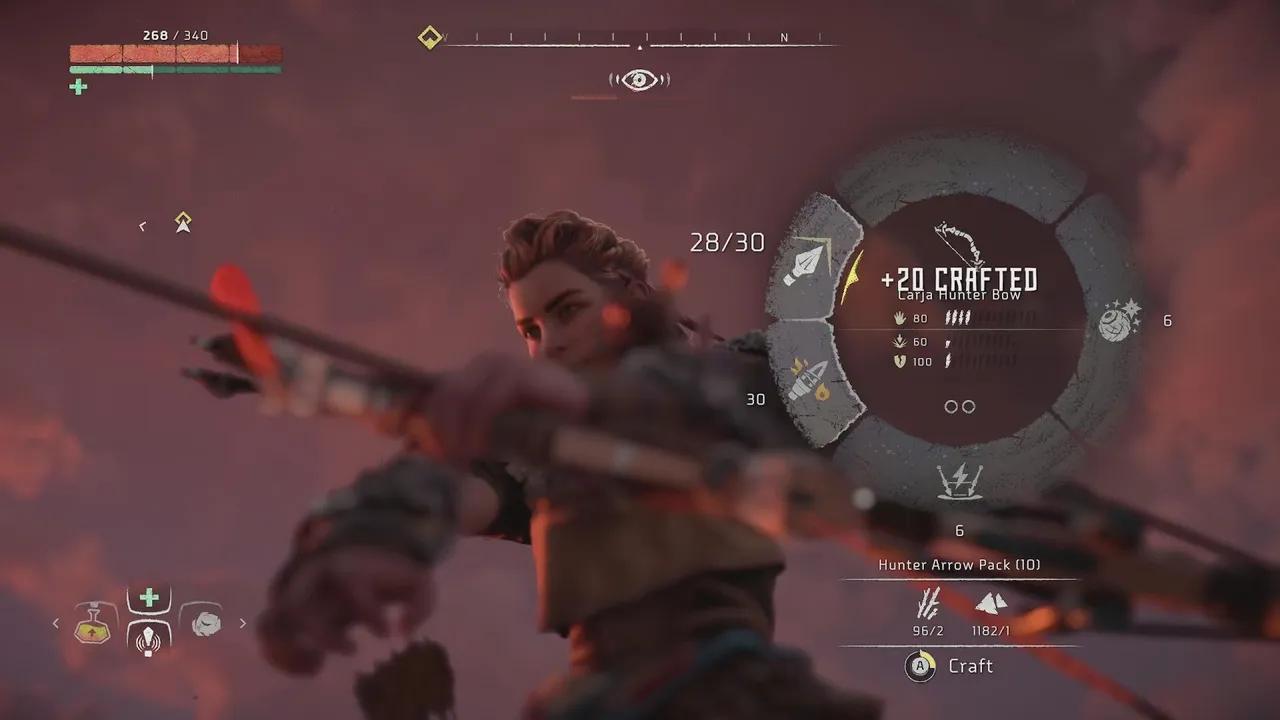Viewport: 1280px width, 720px height.
Task: Activate the lure call icon in quick tray
Action: [x=149, y=638]
